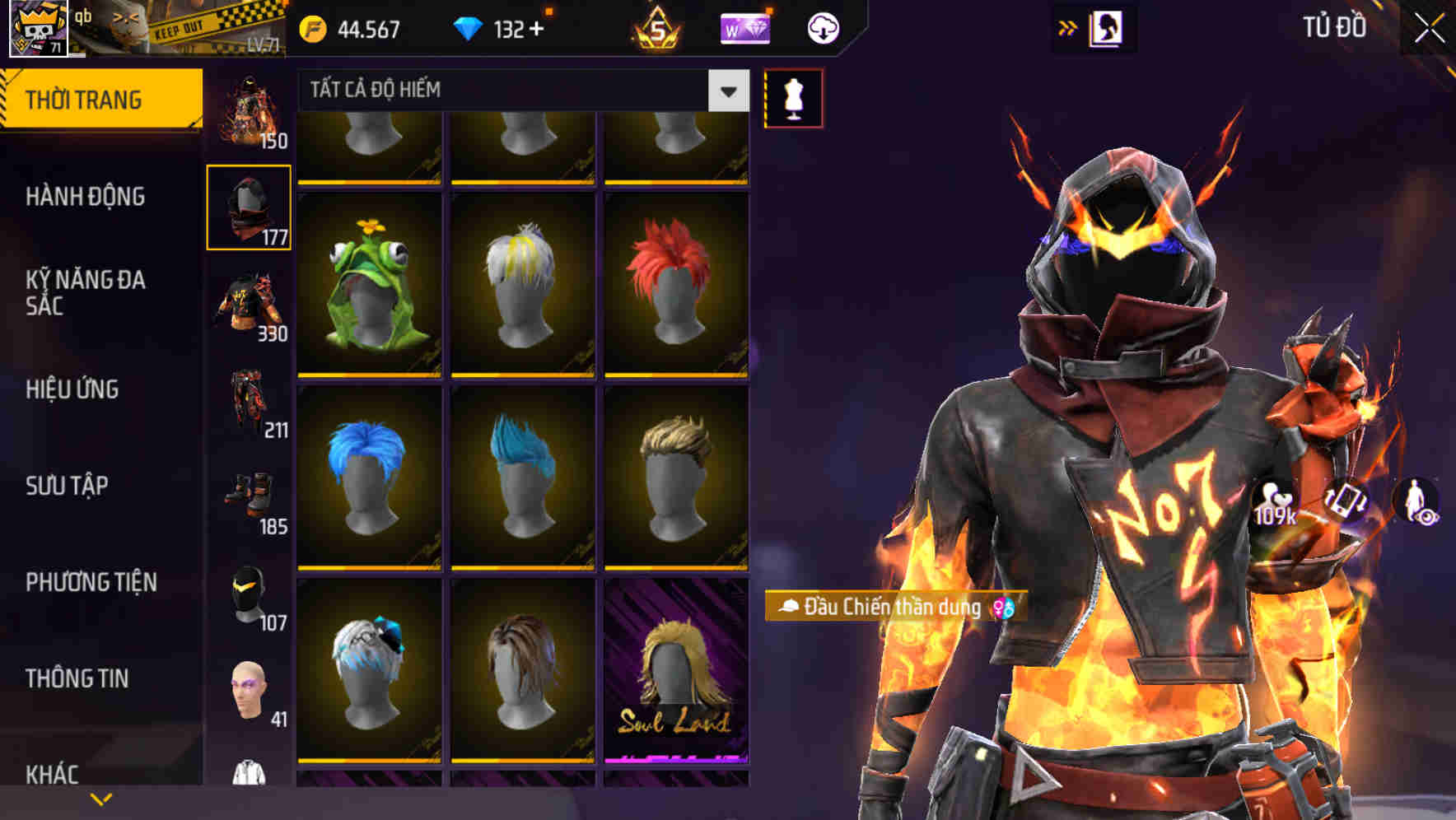The width and height of the screenshot is (1456, 820).
Task: Open the character preset icon beside the chevrons
Action: tap(1108, 26)
